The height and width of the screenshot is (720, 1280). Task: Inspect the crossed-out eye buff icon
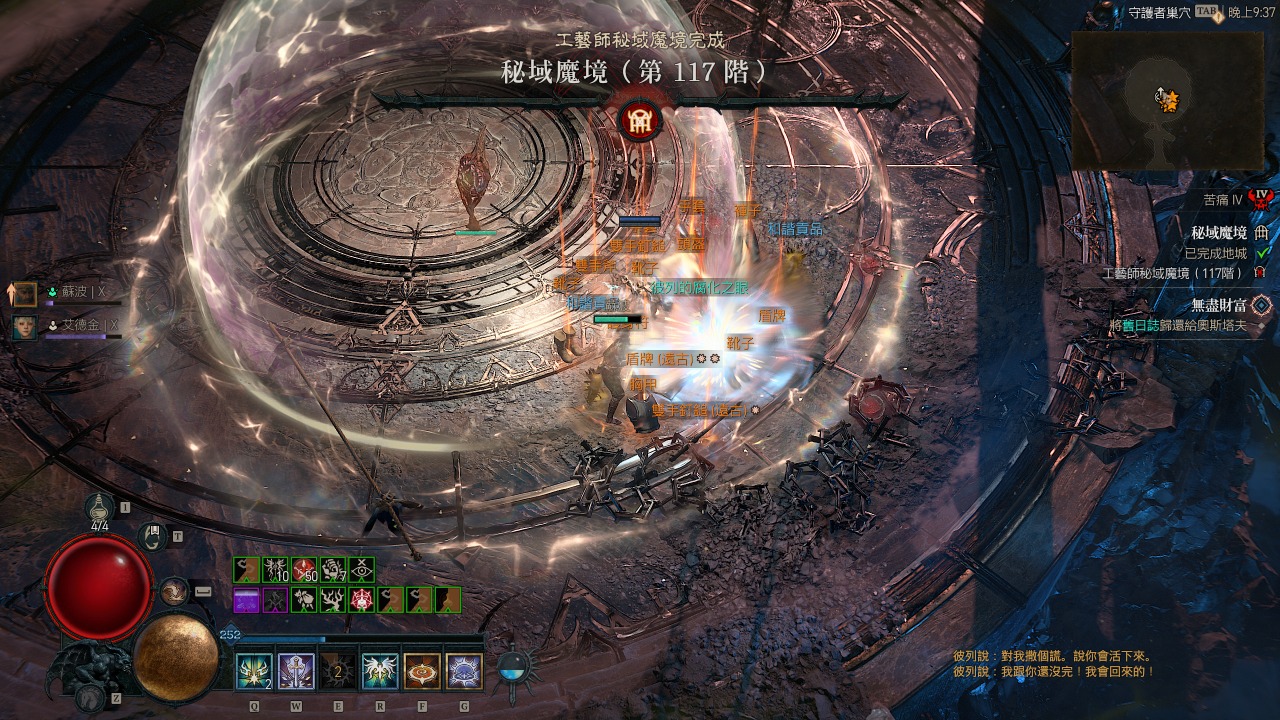(x=361, y=570)
